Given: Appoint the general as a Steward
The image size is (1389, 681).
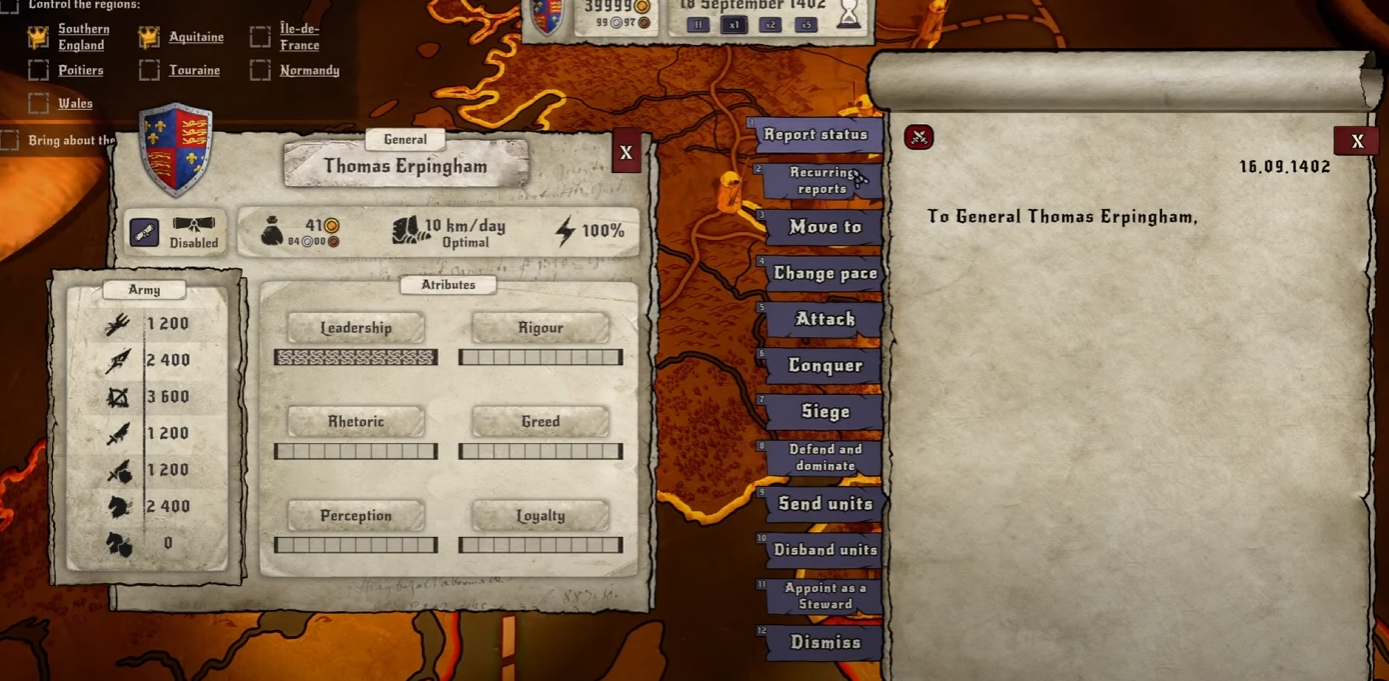Looking at the screenshot, I should click(824, 596).
